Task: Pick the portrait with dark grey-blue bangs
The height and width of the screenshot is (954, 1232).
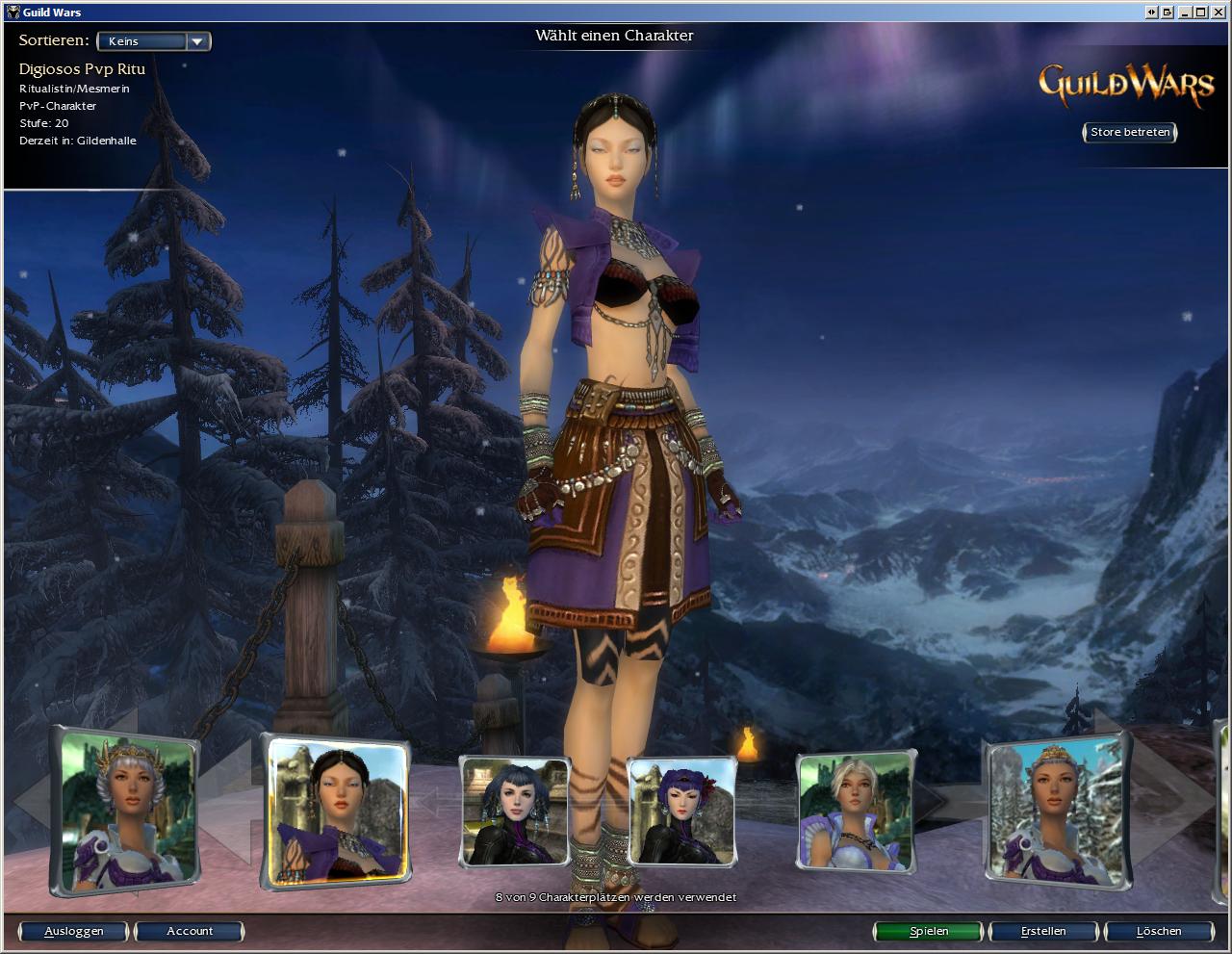Action: coord(515,811)
